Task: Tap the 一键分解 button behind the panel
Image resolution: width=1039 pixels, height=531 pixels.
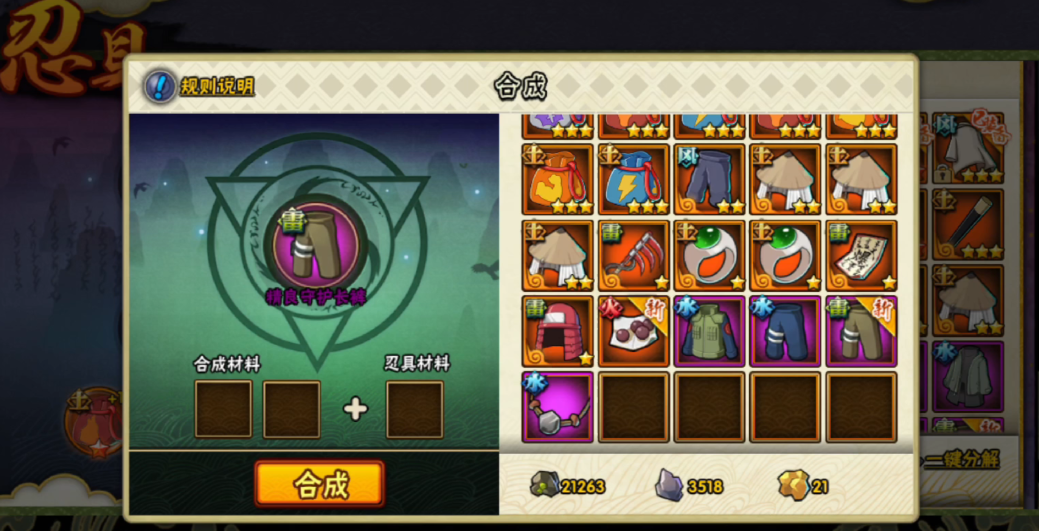Action: click(962, 459)
